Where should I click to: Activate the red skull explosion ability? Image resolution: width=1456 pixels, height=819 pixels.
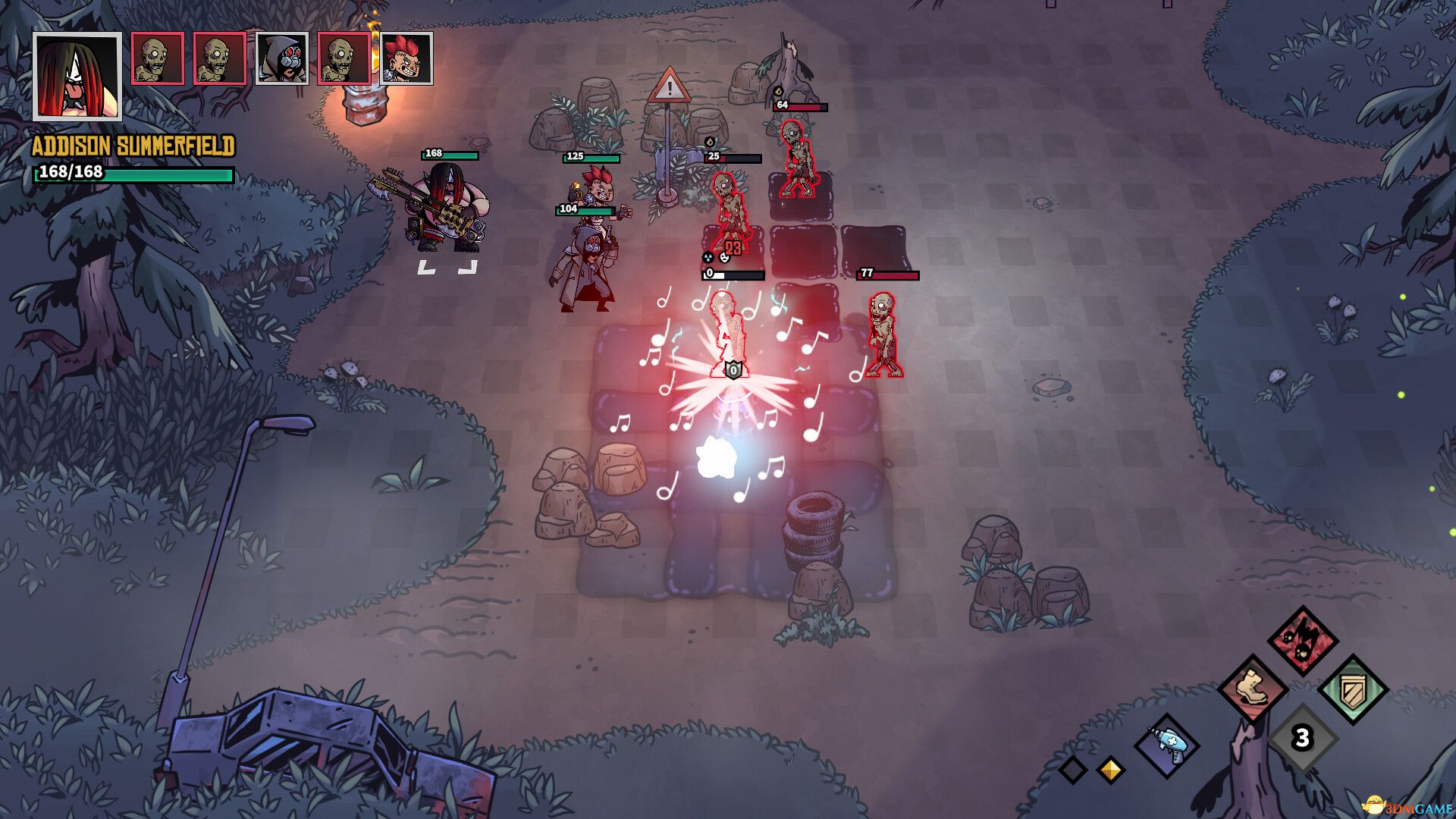point(1303,640)
